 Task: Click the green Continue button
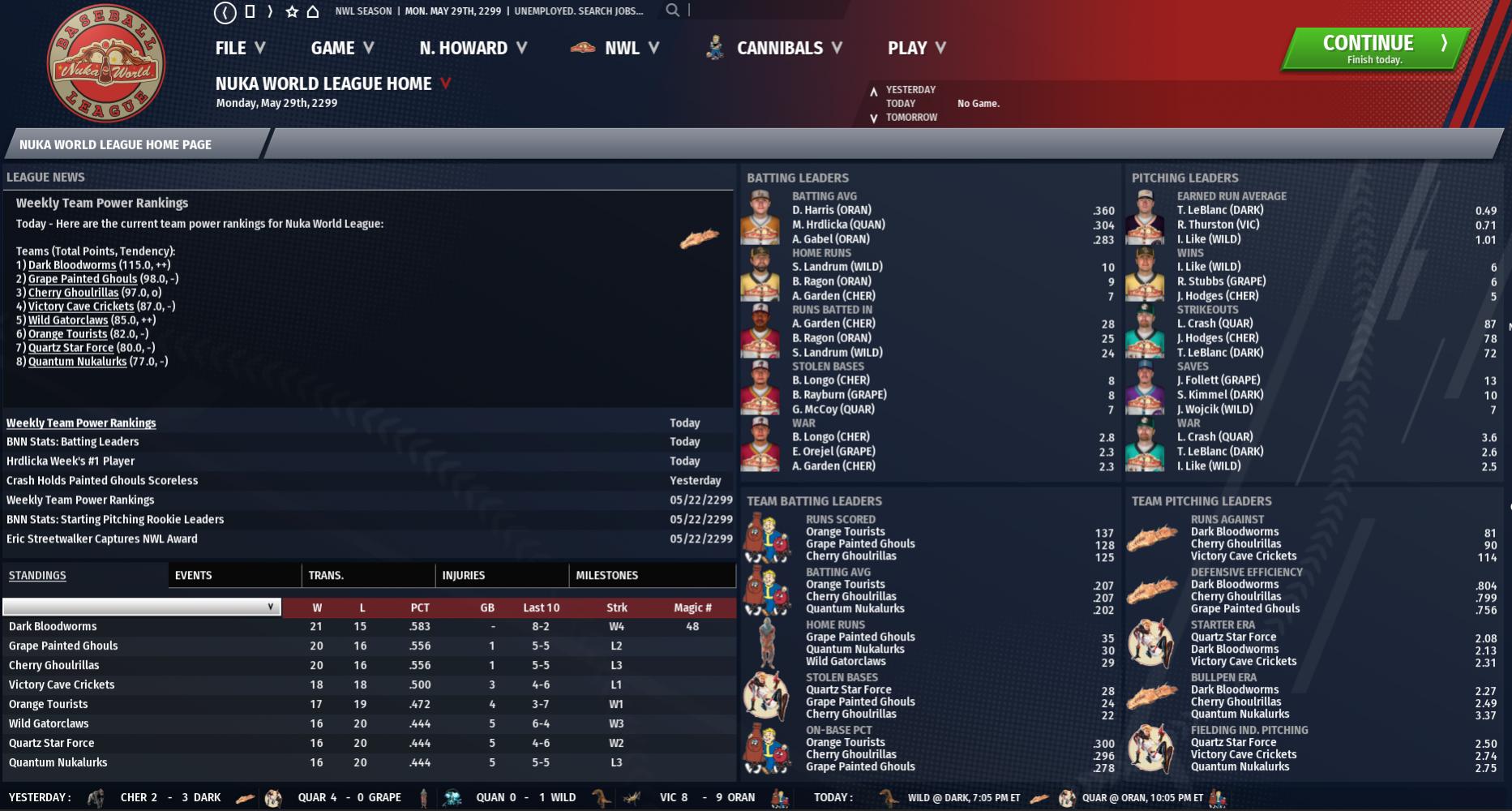1375,48
